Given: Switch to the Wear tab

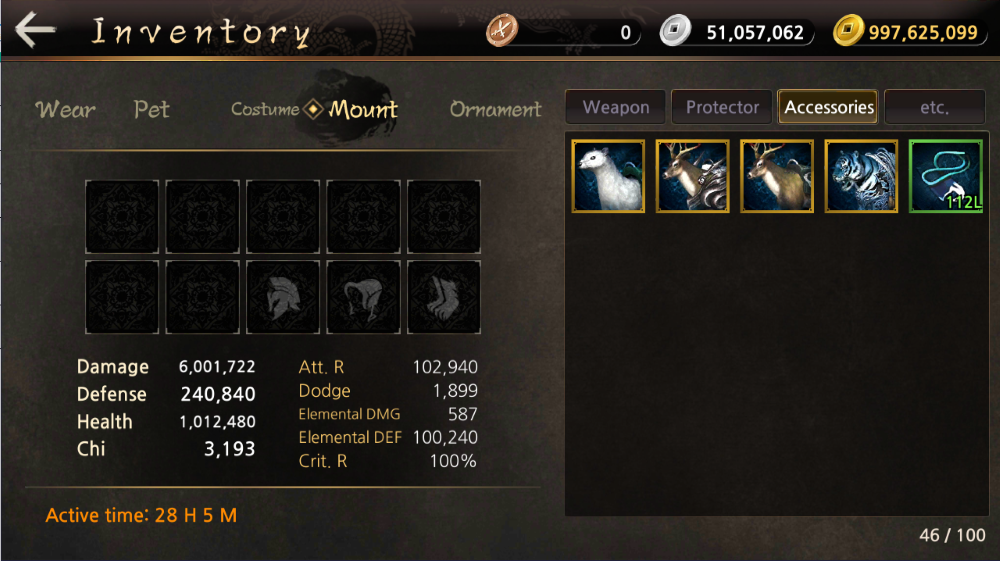Looking at the screenshot, I should [x=66, y=109].
